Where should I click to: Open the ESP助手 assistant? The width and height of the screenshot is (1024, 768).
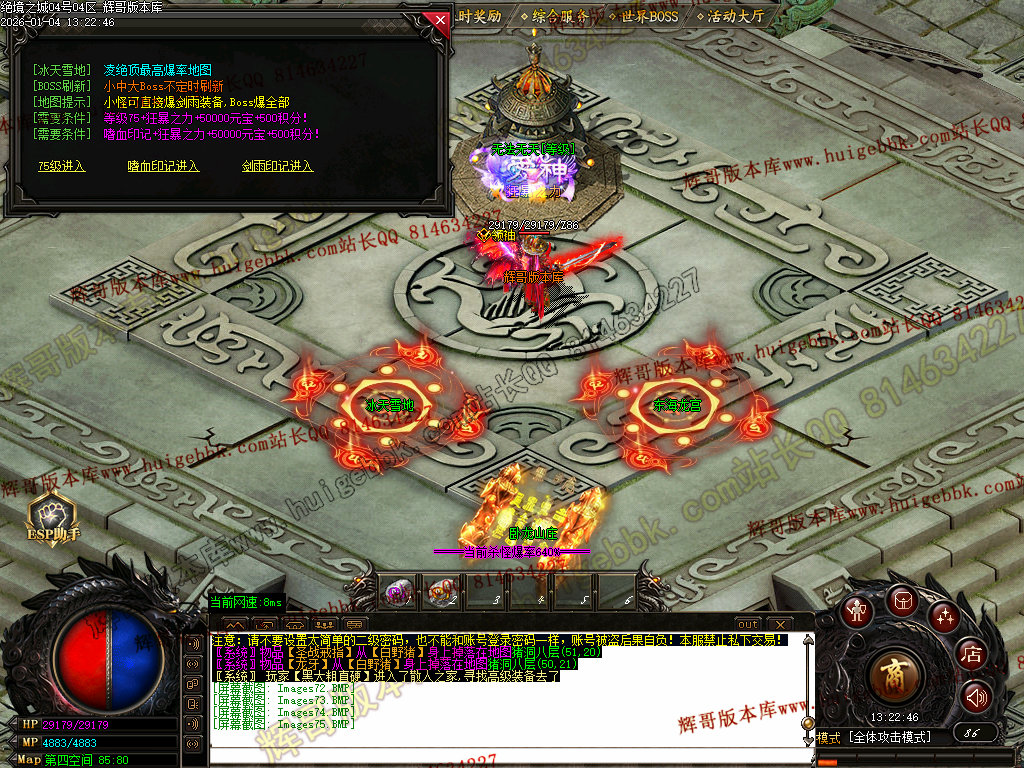click(52, 518)
